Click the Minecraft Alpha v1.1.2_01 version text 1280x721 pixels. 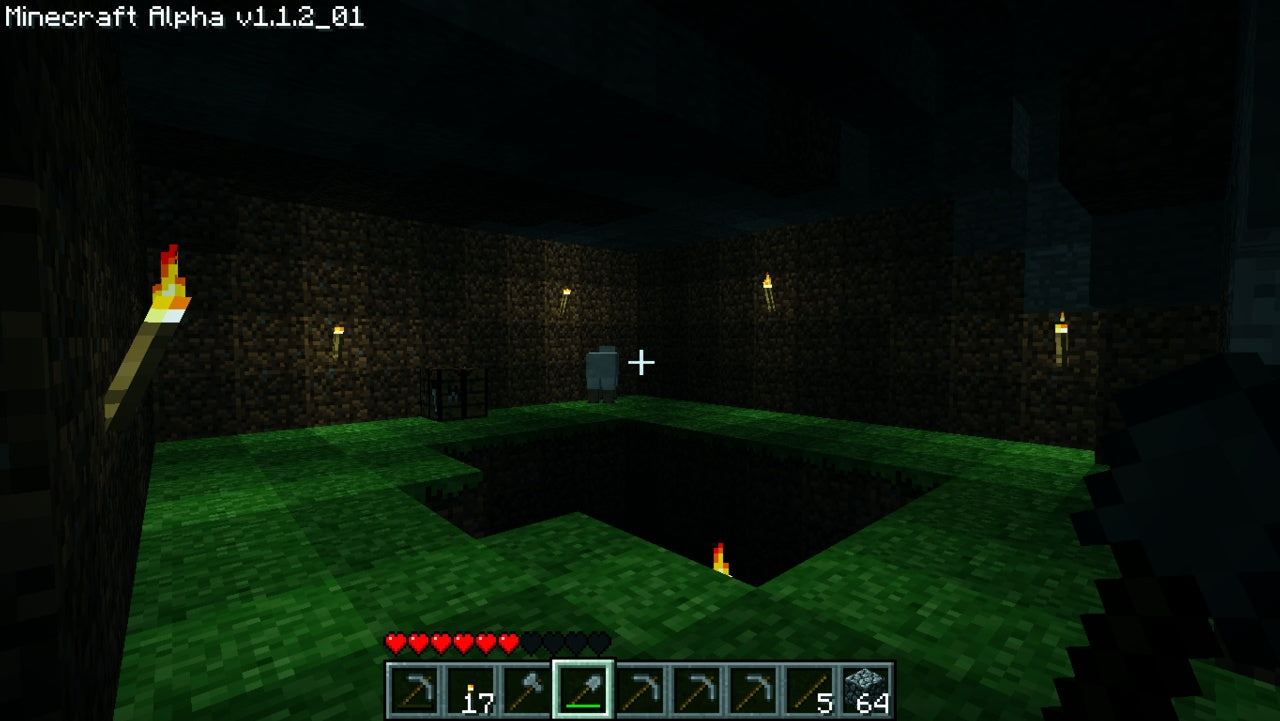pyautogui.click(x=183, y=16)
